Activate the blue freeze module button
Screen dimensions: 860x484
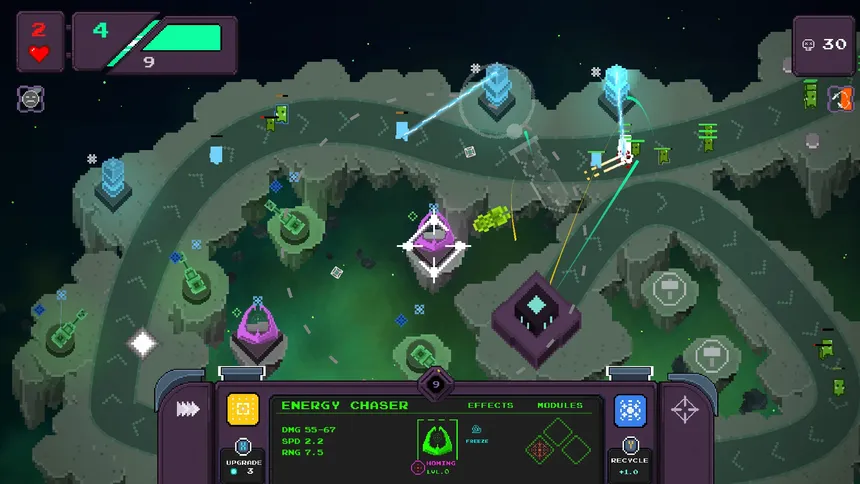pos(630,410)
